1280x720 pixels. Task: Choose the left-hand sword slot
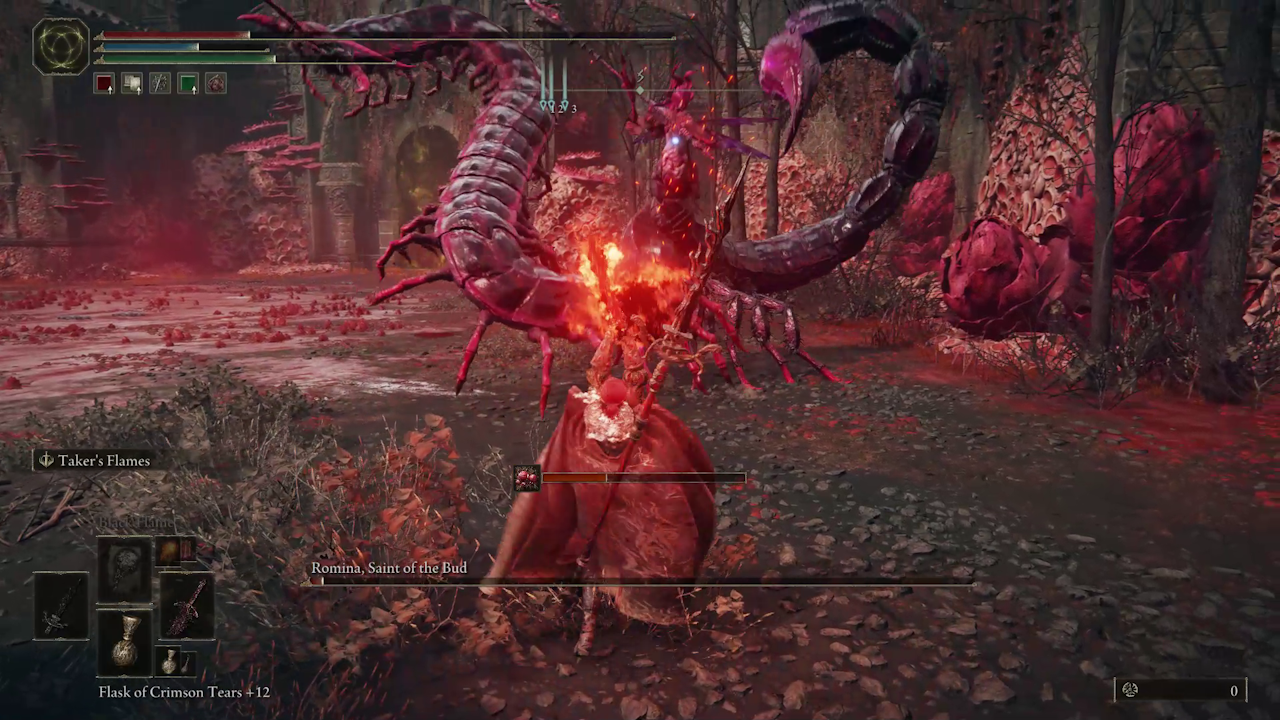(x=61, y=606)
